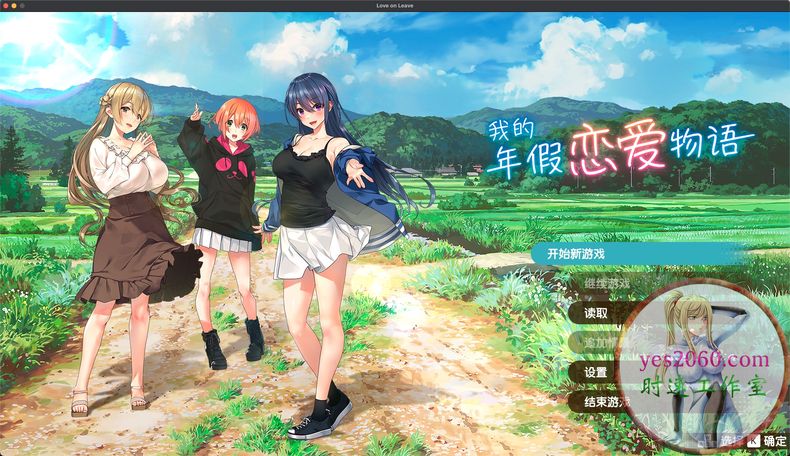Minimize the window with the yellow button
The height and width of the screenshot is (456, 790).
coord(15,5)
